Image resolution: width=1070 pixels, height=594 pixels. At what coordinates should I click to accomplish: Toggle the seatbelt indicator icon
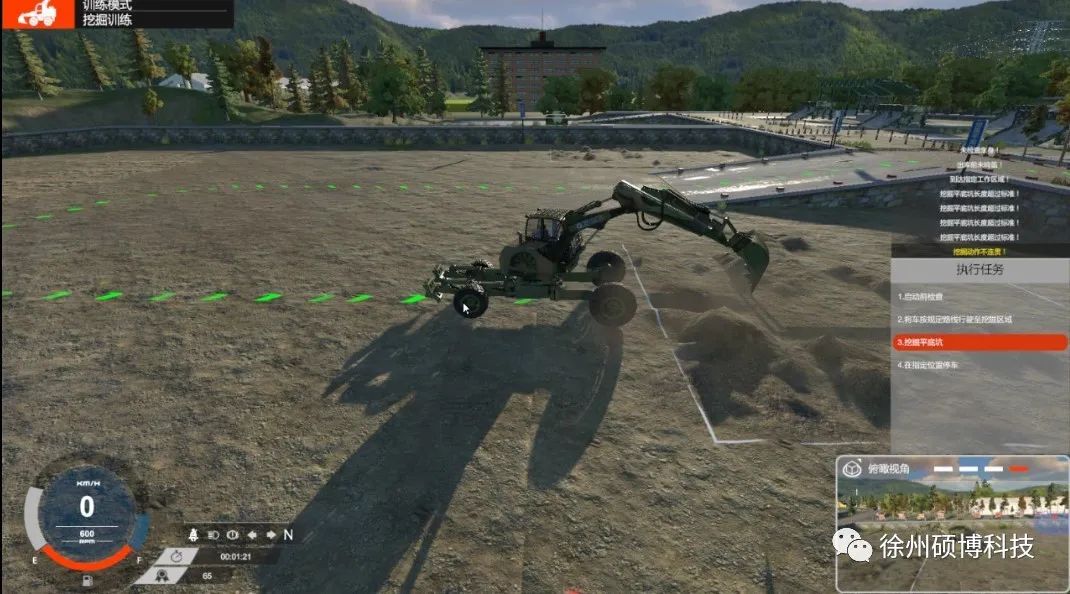(x=194, y=534)
